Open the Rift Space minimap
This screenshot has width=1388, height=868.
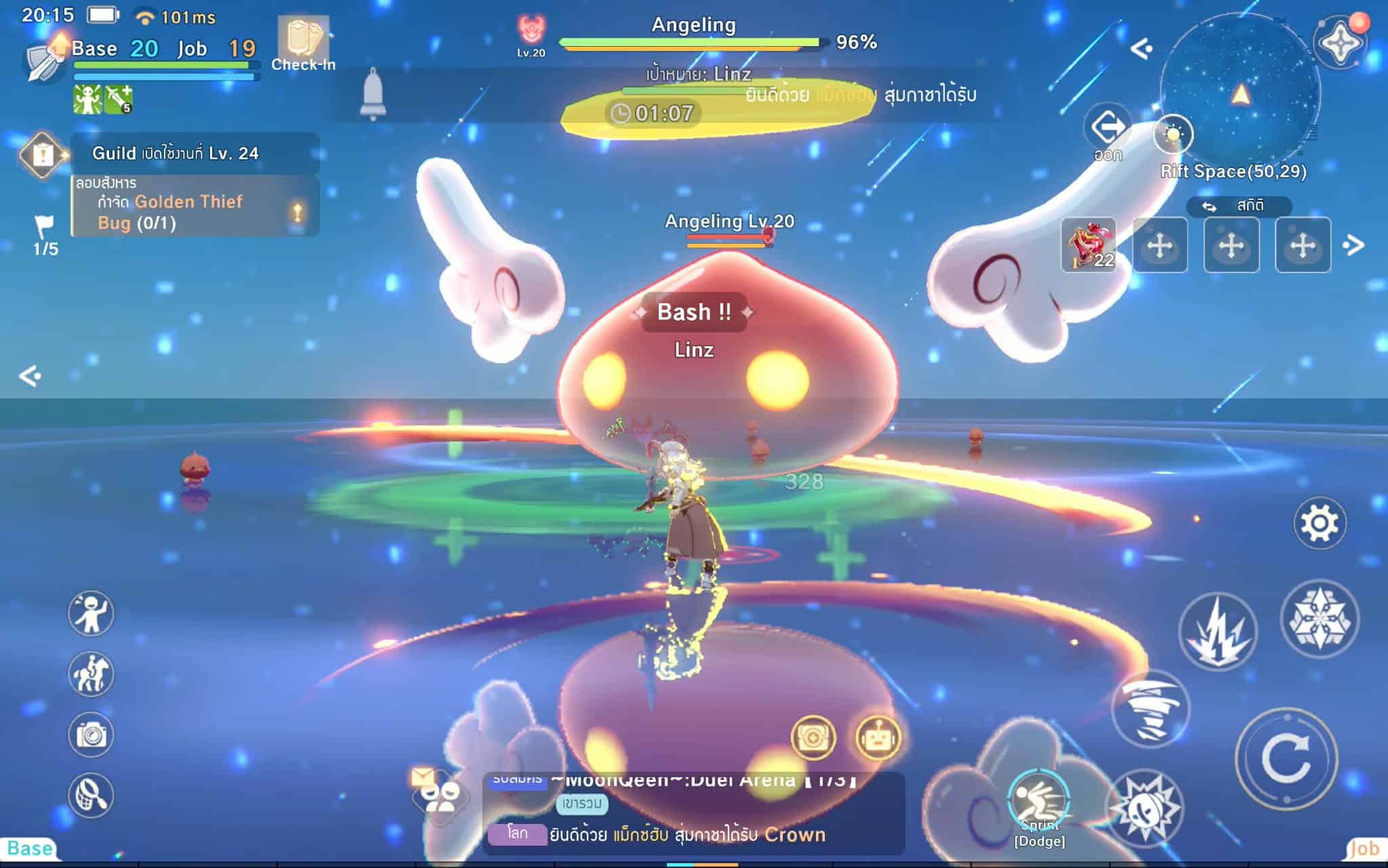coord(1240,94)
